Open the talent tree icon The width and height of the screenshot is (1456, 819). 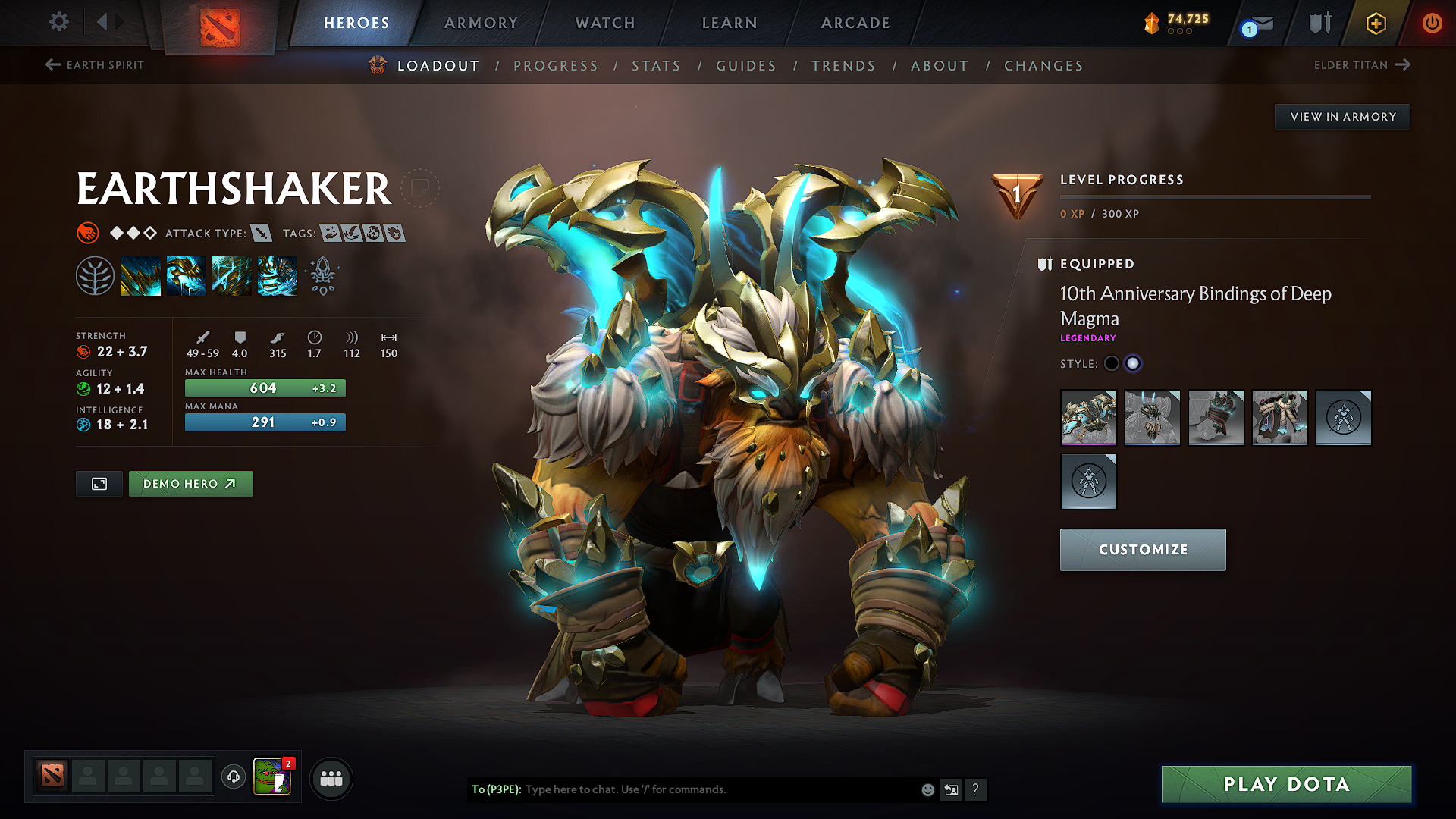(x=96, y=275)
